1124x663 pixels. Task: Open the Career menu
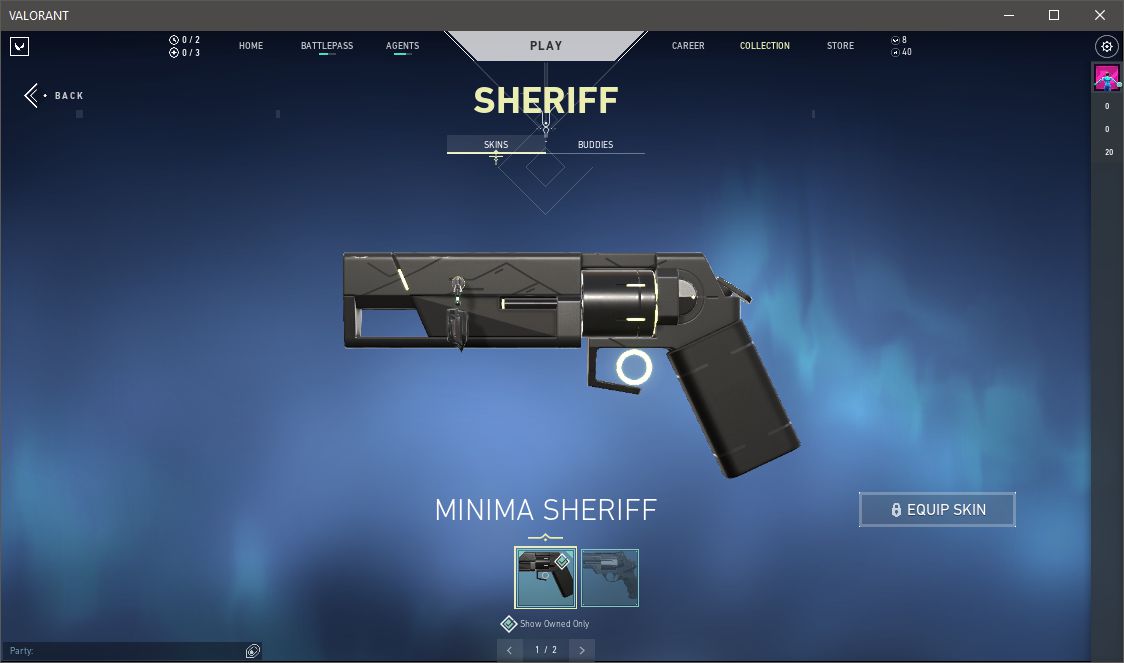688,46
